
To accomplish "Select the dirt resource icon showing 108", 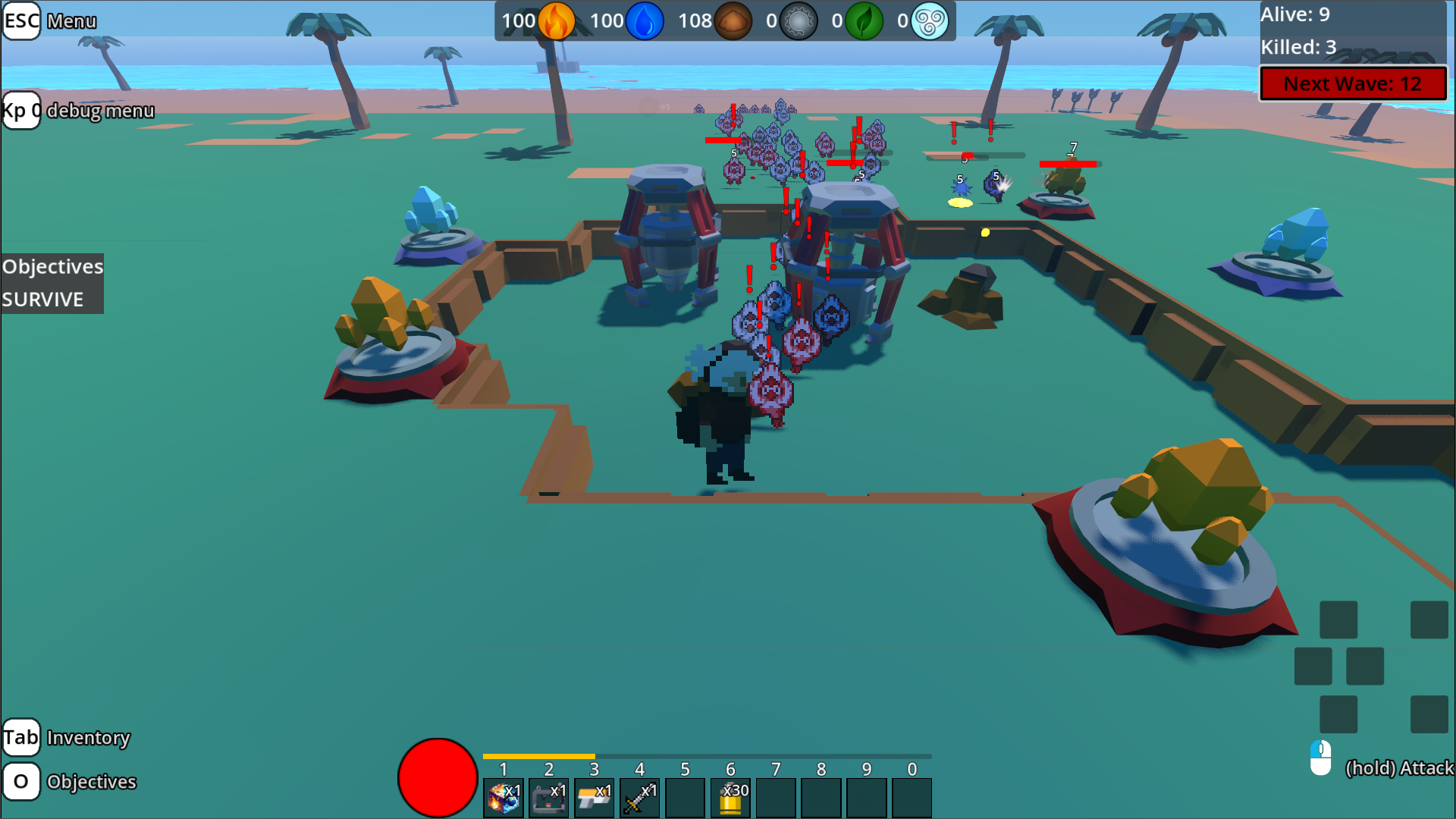I will pos(733,20).
